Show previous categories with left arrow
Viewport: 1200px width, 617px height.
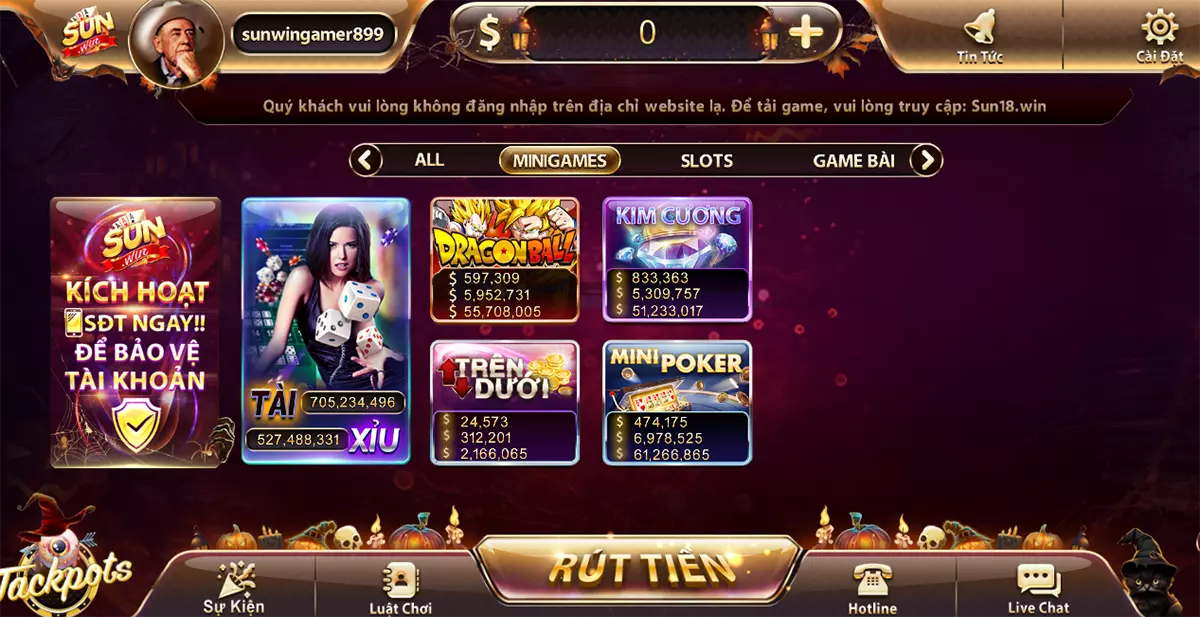click(366, 160)
